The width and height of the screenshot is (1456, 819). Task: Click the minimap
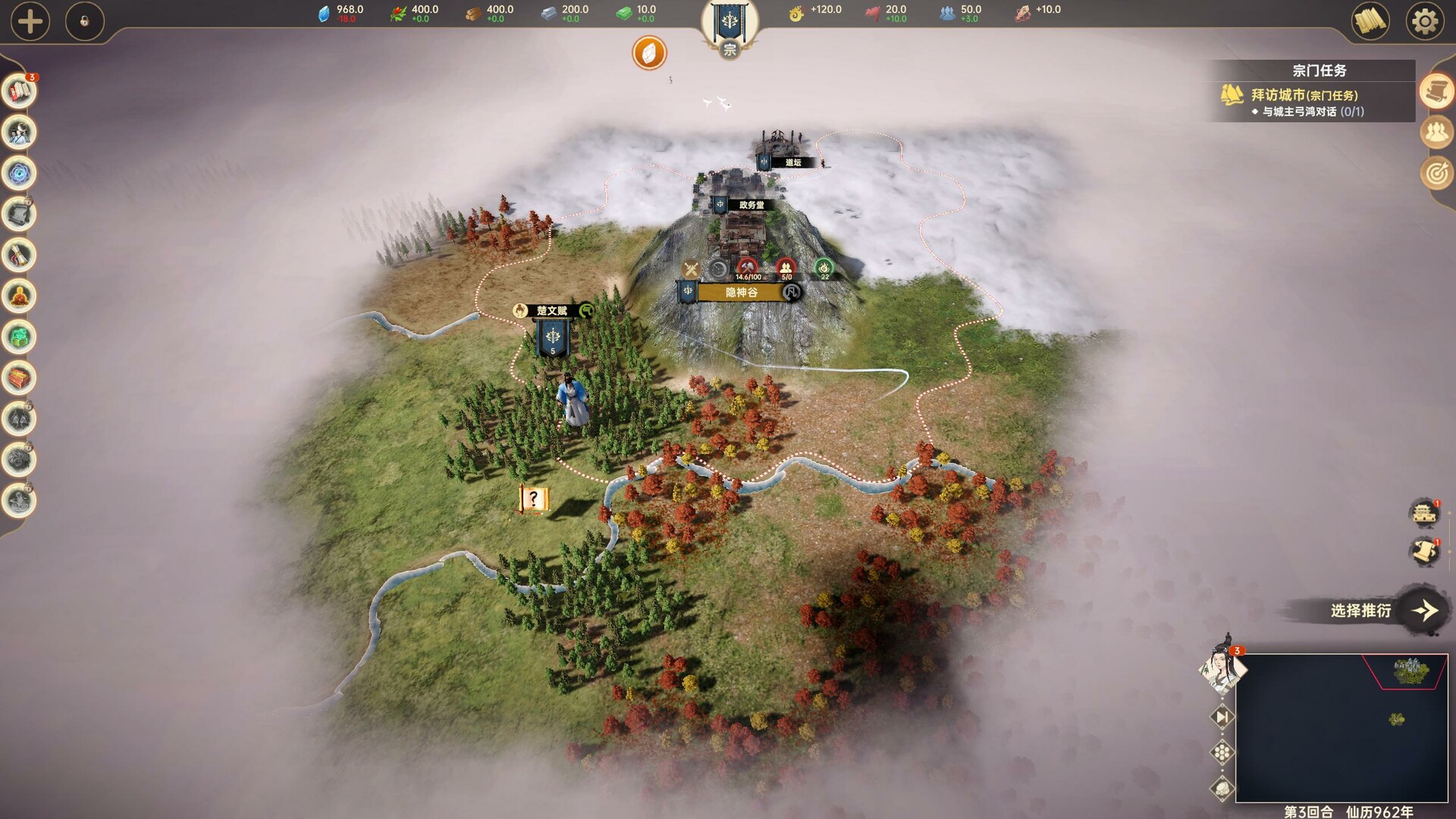(1341, 727)
